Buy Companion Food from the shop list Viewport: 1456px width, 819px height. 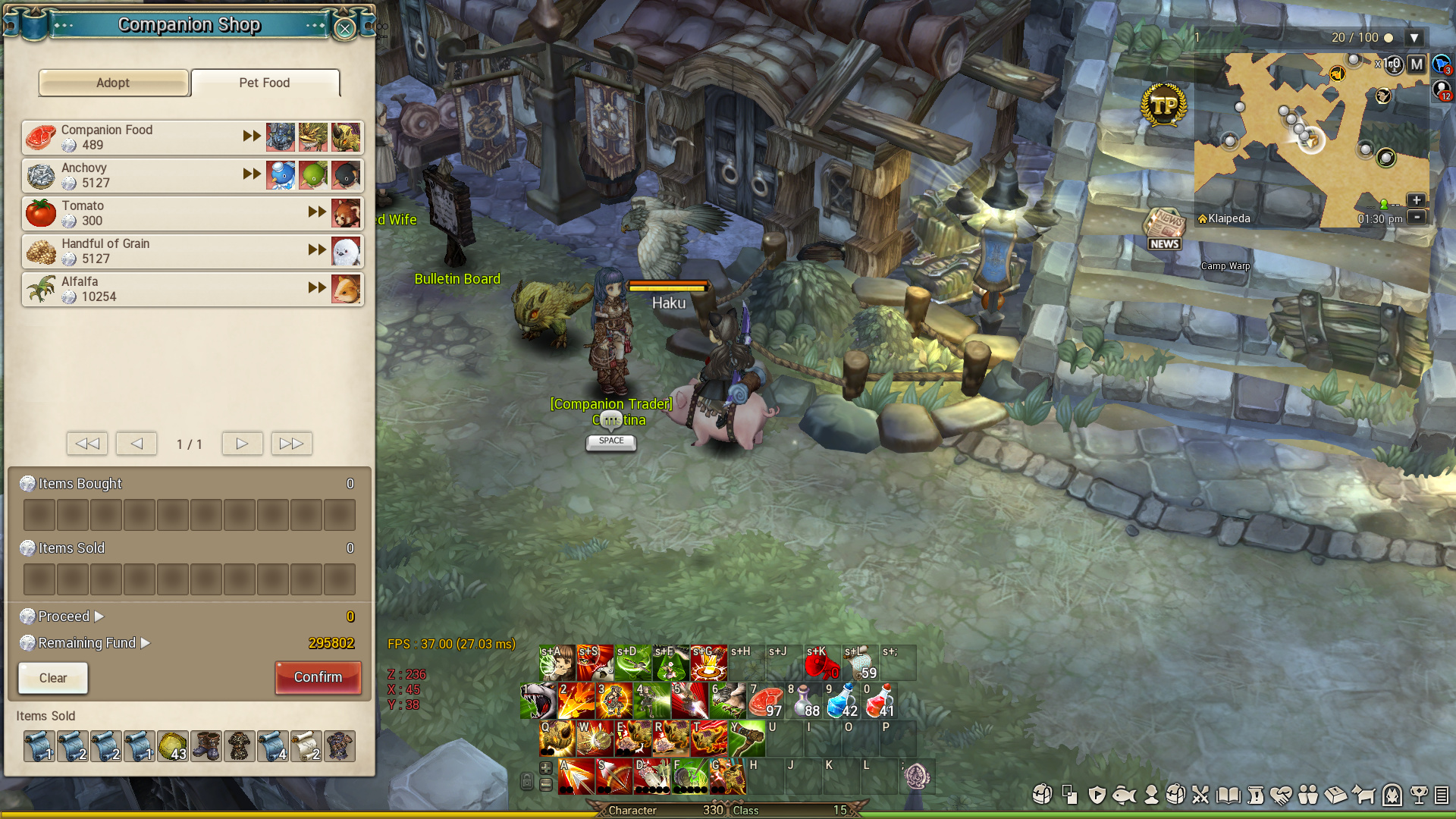[x=136, y=137]
